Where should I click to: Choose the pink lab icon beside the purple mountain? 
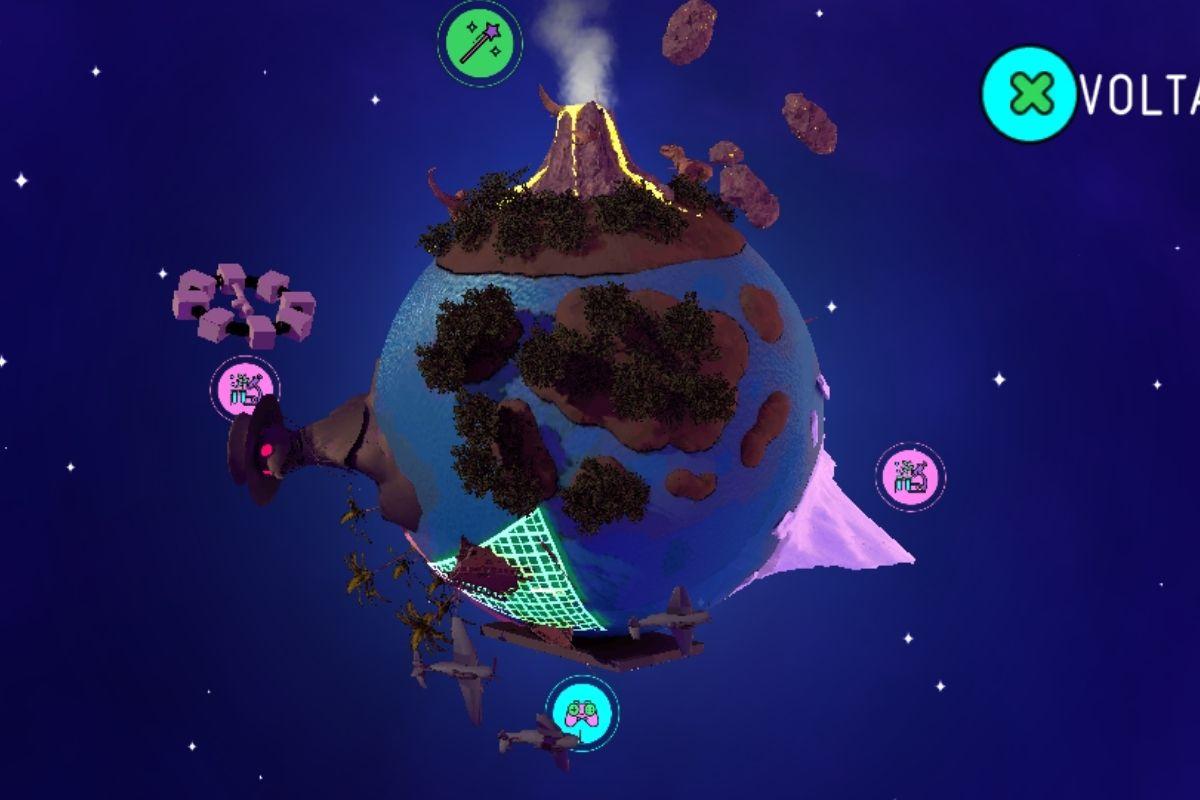[x=910, y=477]
